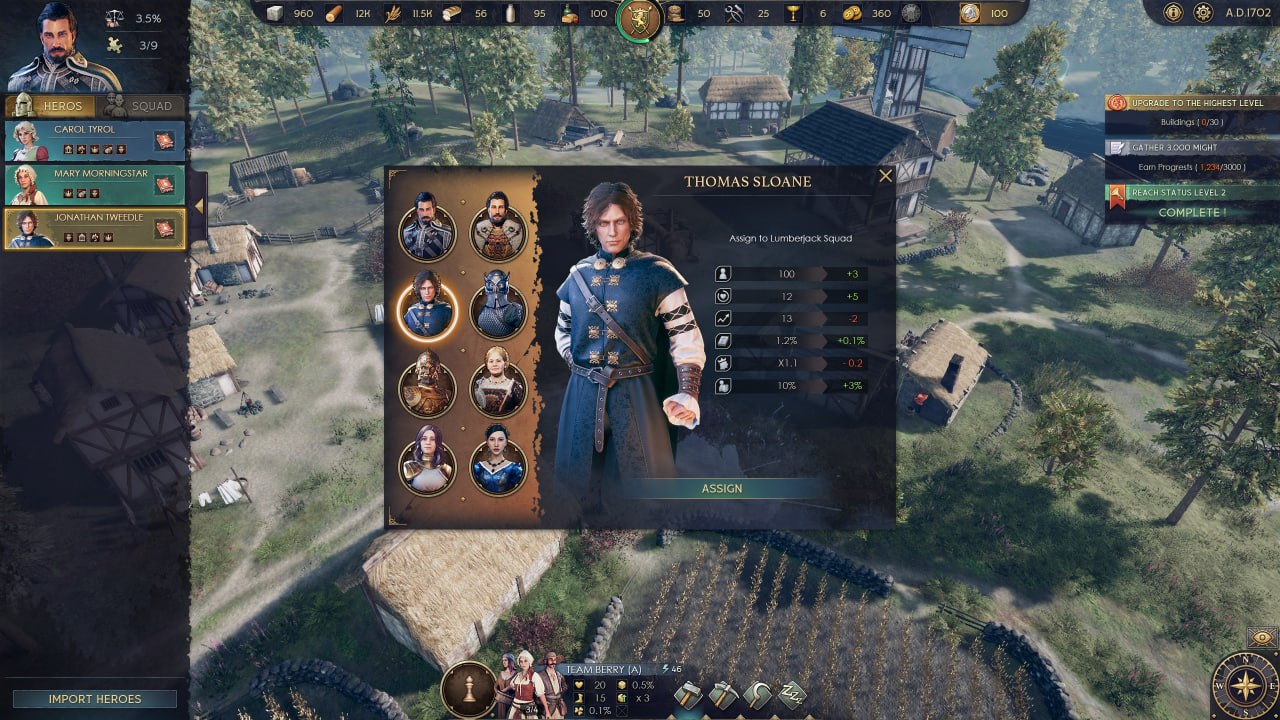Switch to the SQUAD tab

click(143, 105)
